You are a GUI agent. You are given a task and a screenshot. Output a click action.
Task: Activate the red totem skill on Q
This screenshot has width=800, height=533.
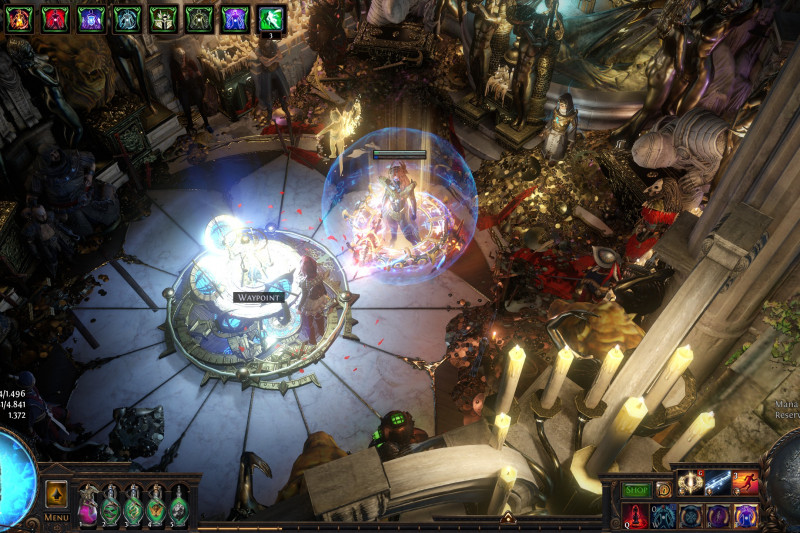[x=637, y=516]
